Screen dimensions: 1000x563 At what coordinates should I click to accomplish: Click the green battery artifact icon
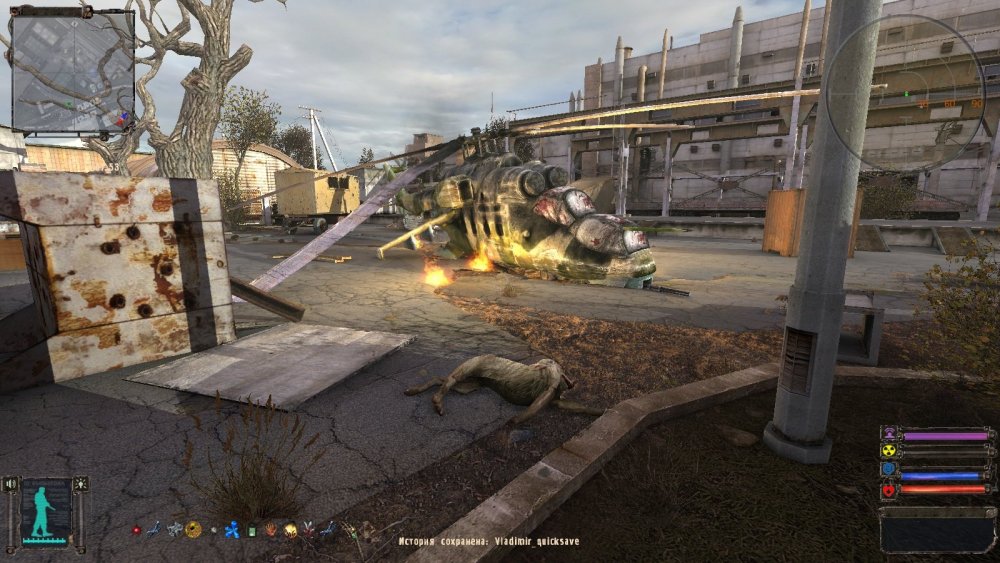[x=252, y=531]
